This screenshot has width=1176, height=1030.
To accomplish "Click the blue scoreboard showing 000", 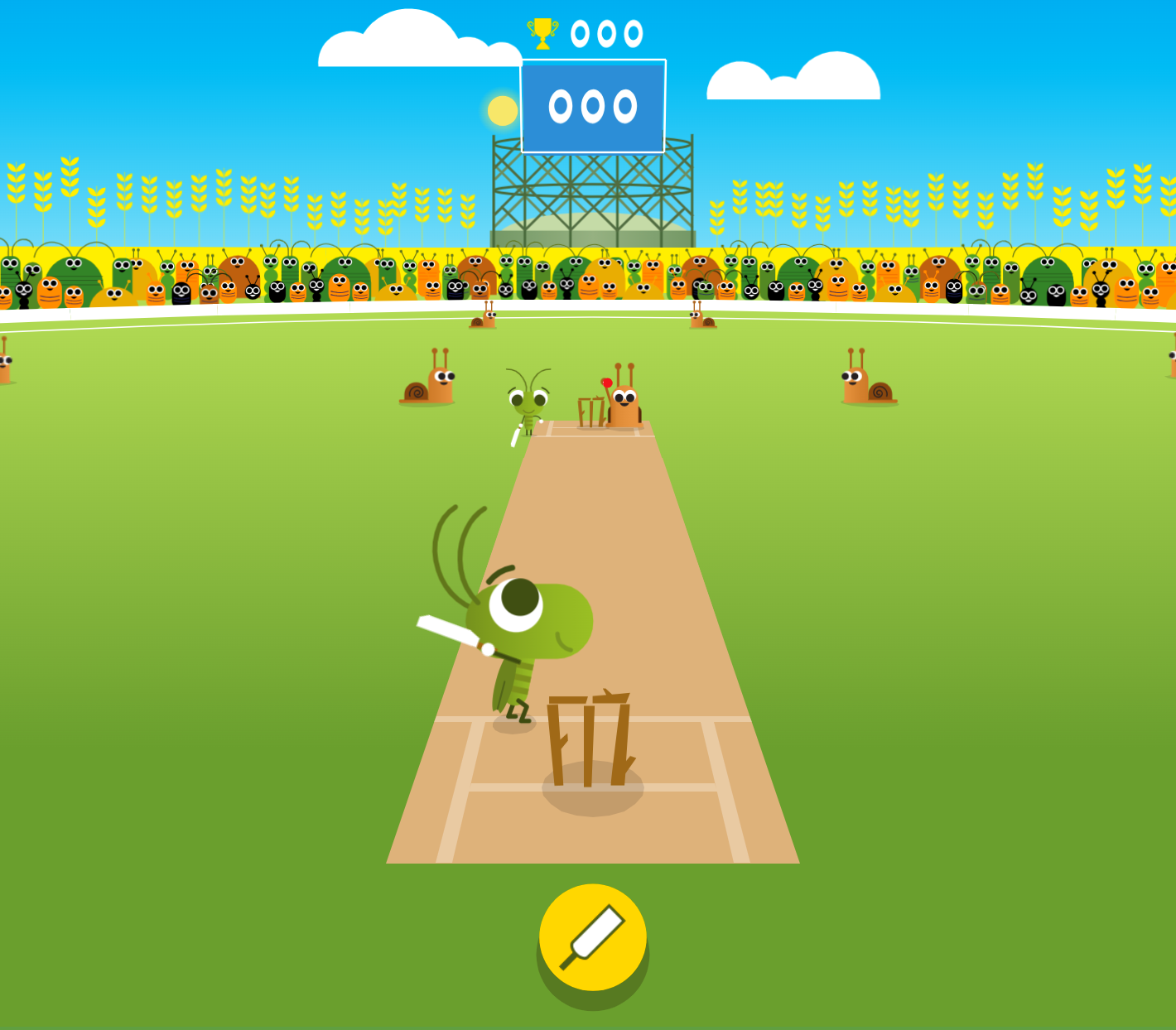I will pyautogui.click(x=593, y=106).
